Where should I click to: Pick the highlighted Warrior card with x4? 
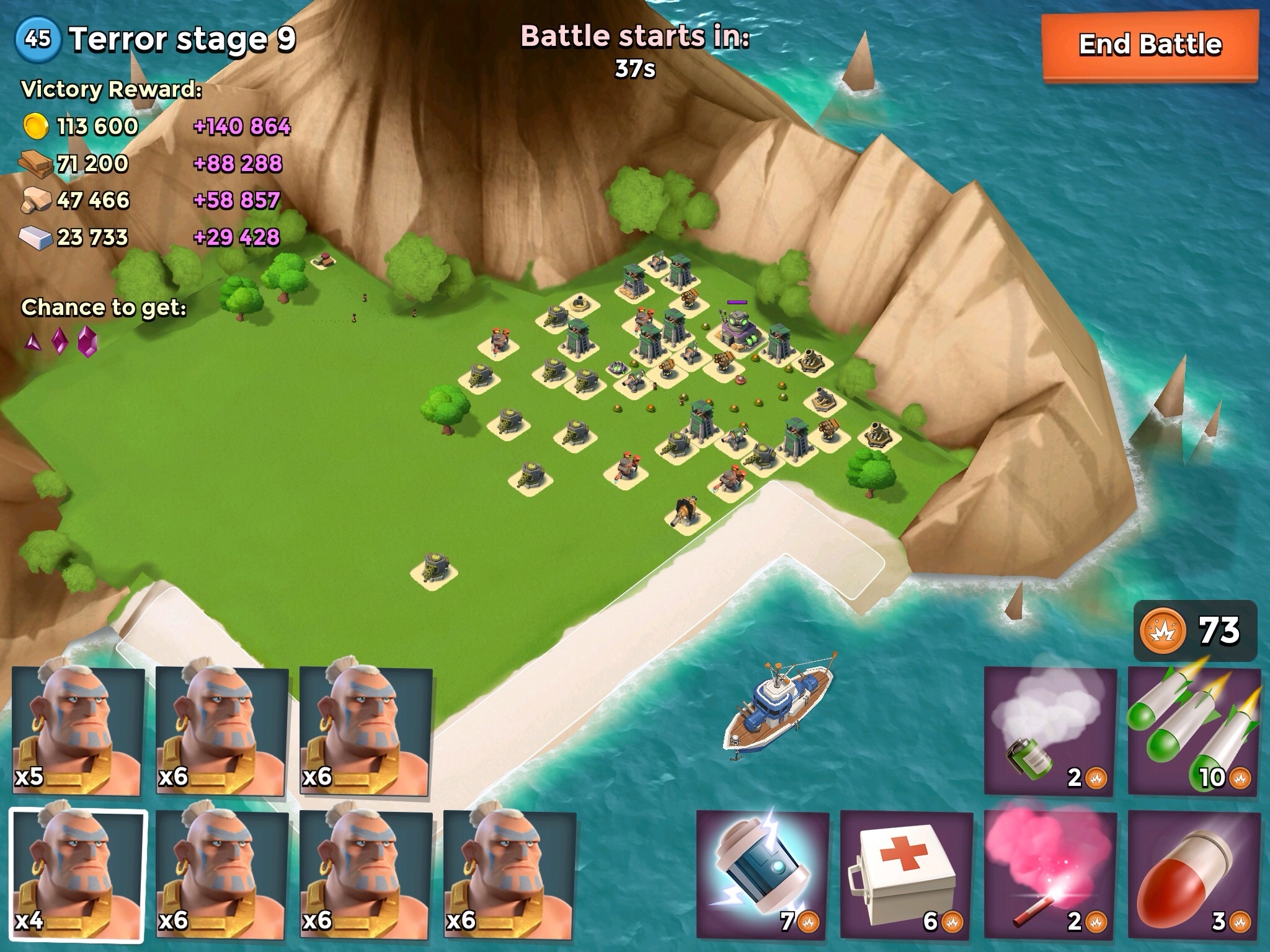[78, 875]
